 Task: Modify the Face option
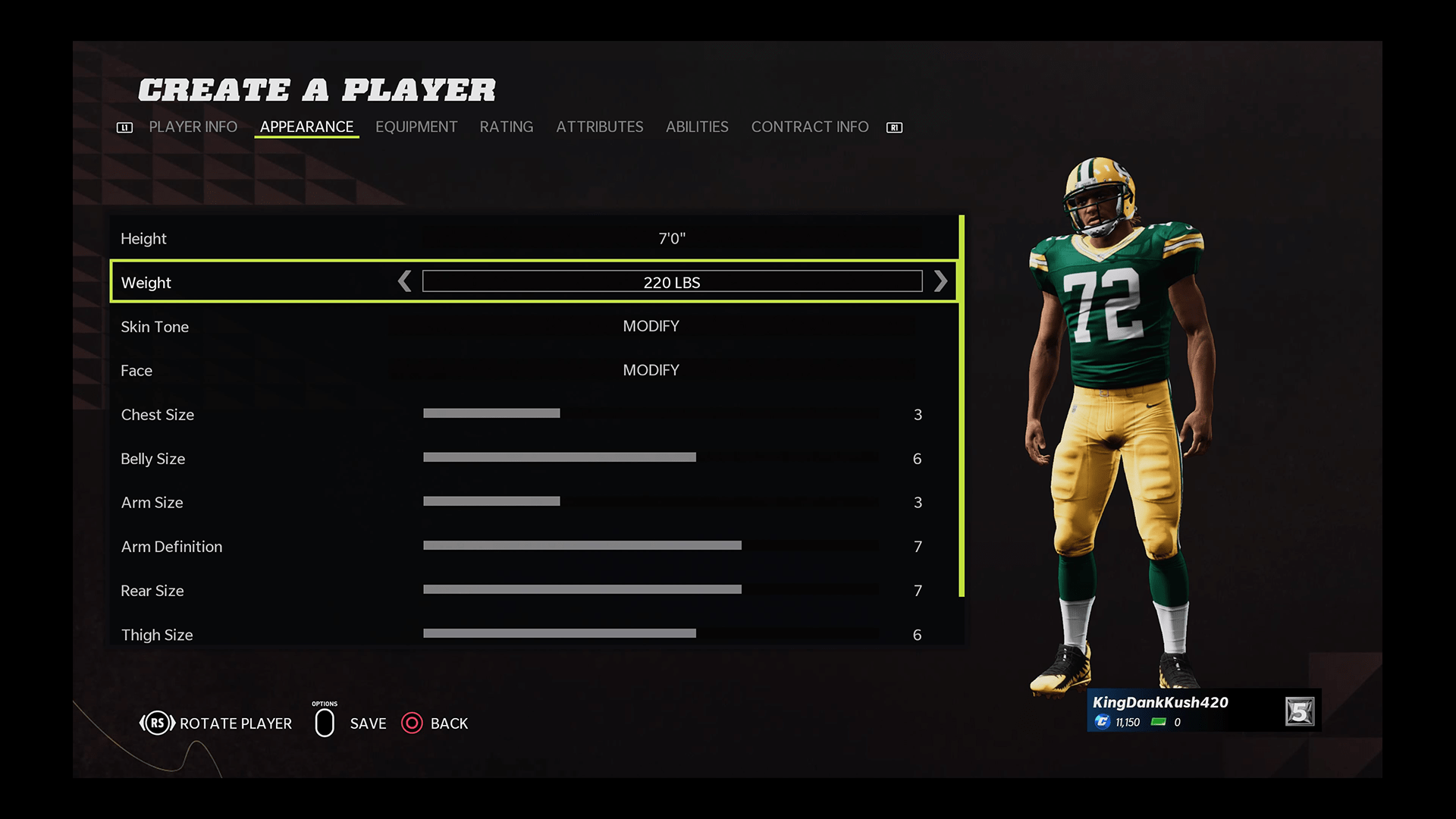point(651,371)
